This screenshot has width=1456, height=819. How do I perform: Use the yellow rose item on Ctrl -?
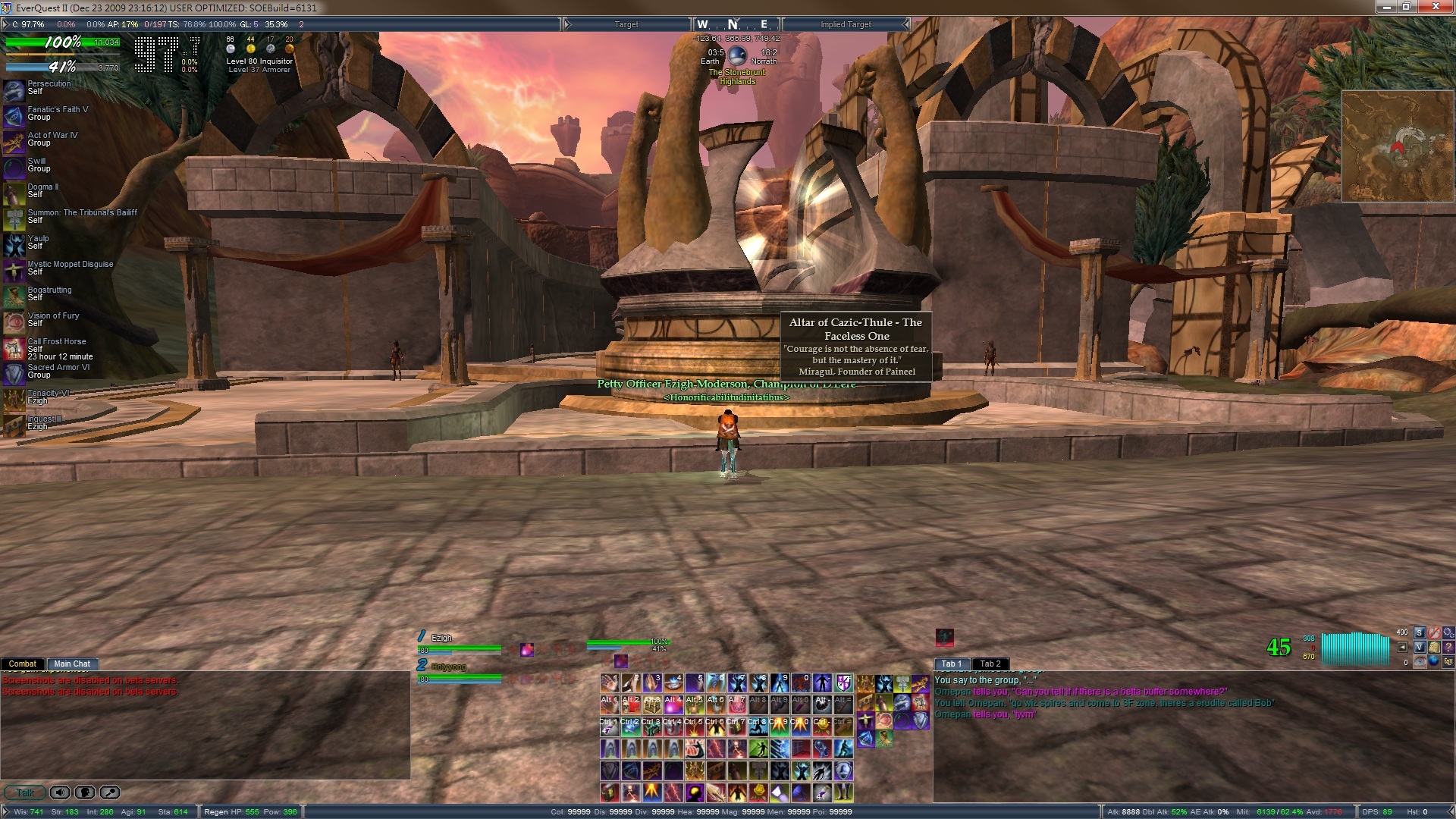pos(822,727)
